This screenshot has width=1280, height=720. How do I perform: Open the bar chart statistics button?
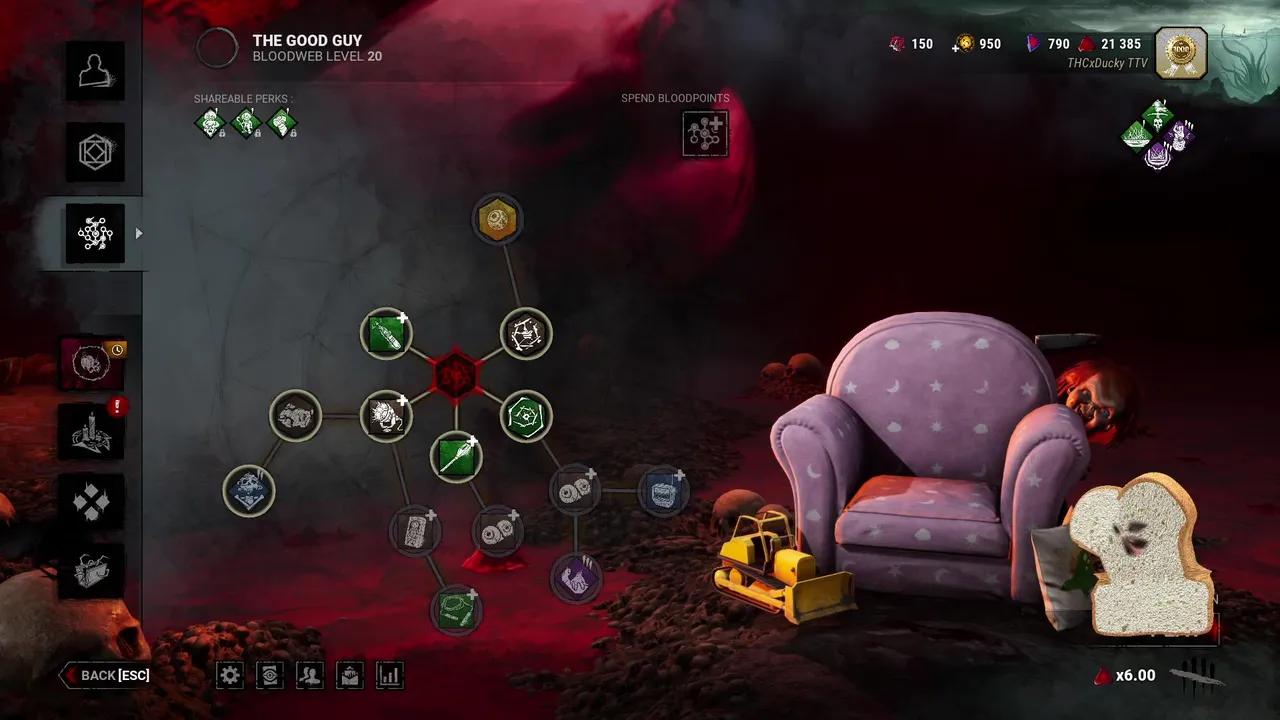pos(389,675)
